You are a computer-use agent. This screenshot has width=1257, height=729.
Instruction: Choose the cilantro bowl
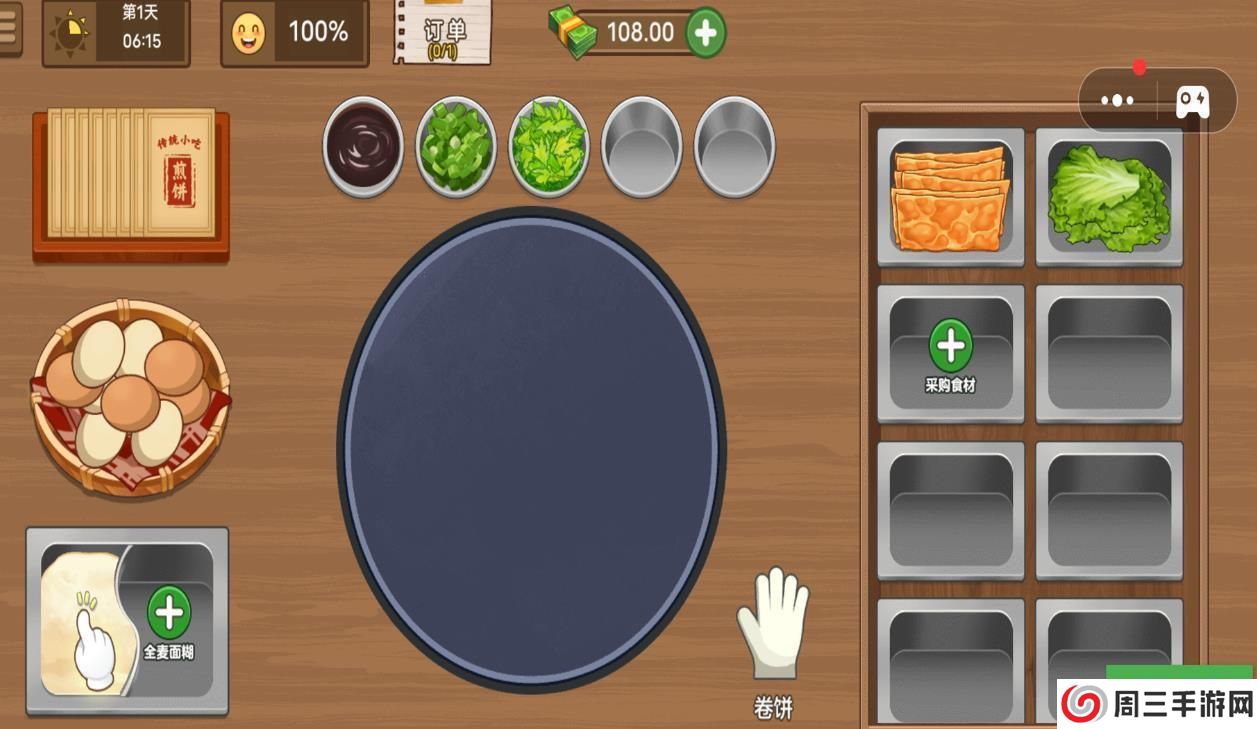tap(548, 147)
